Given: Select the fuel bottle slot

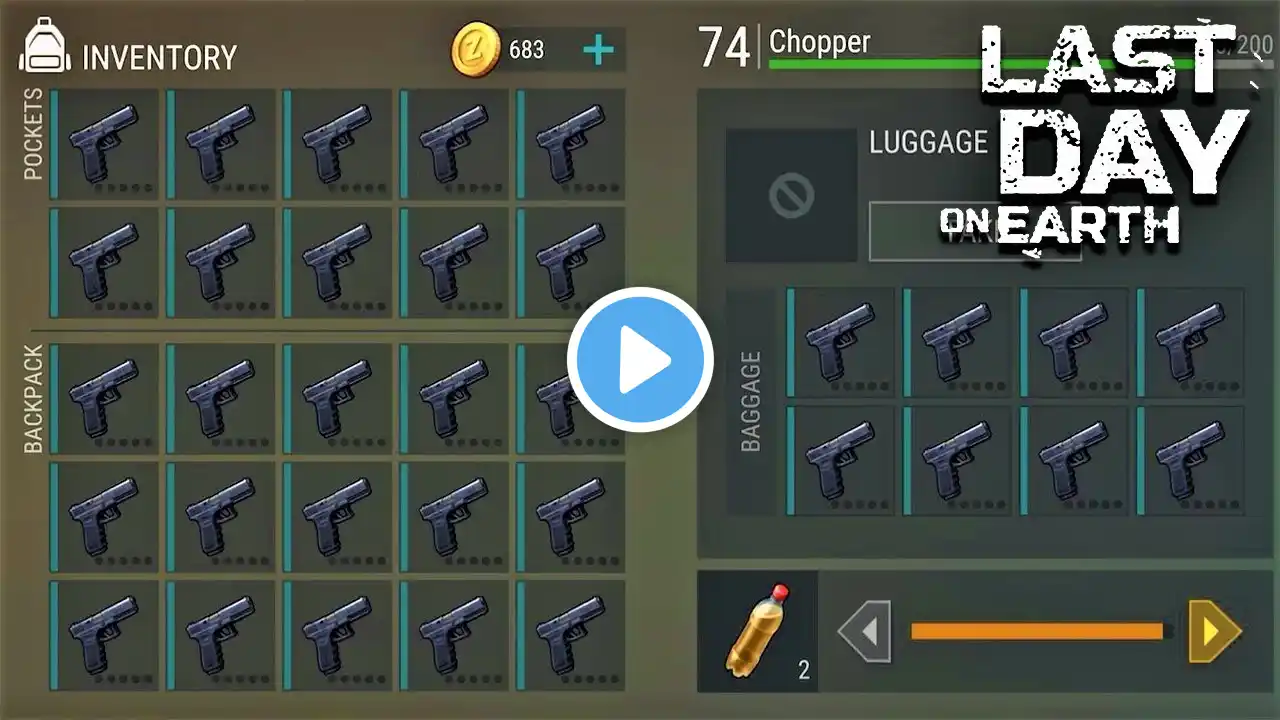Looking at the screenshot, I should [x=758, y=631].
